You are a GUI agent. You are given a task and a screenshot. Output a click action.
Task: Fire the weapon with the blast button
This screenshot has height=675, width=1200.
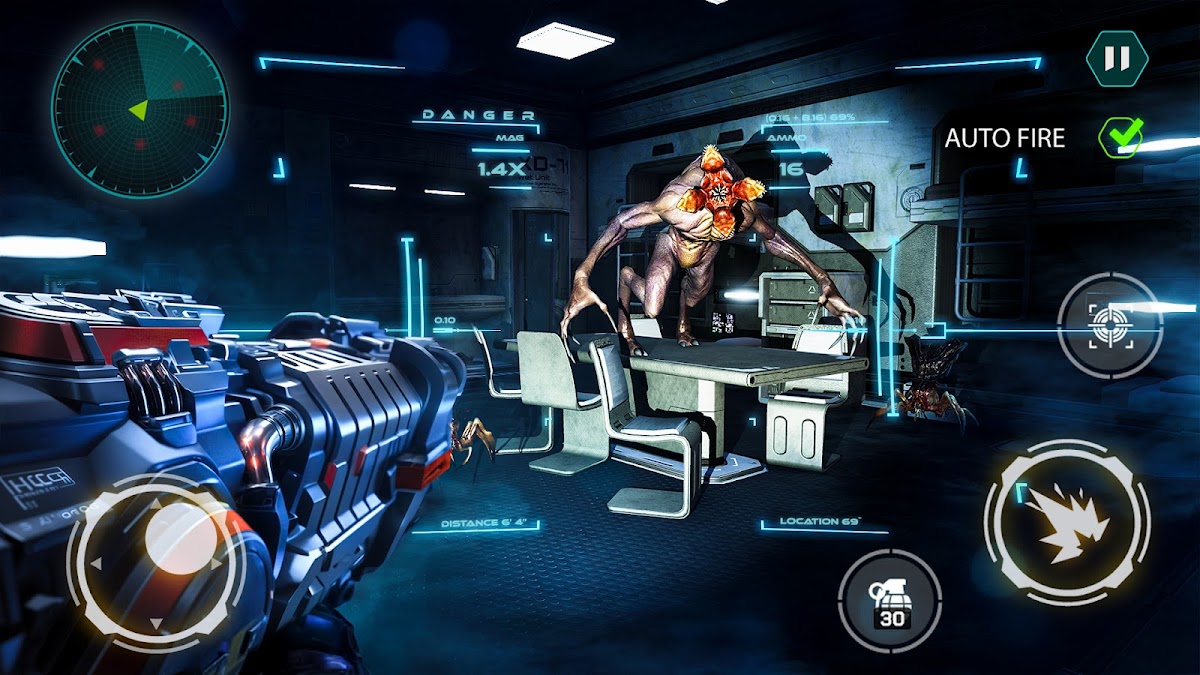[1067, 521]
